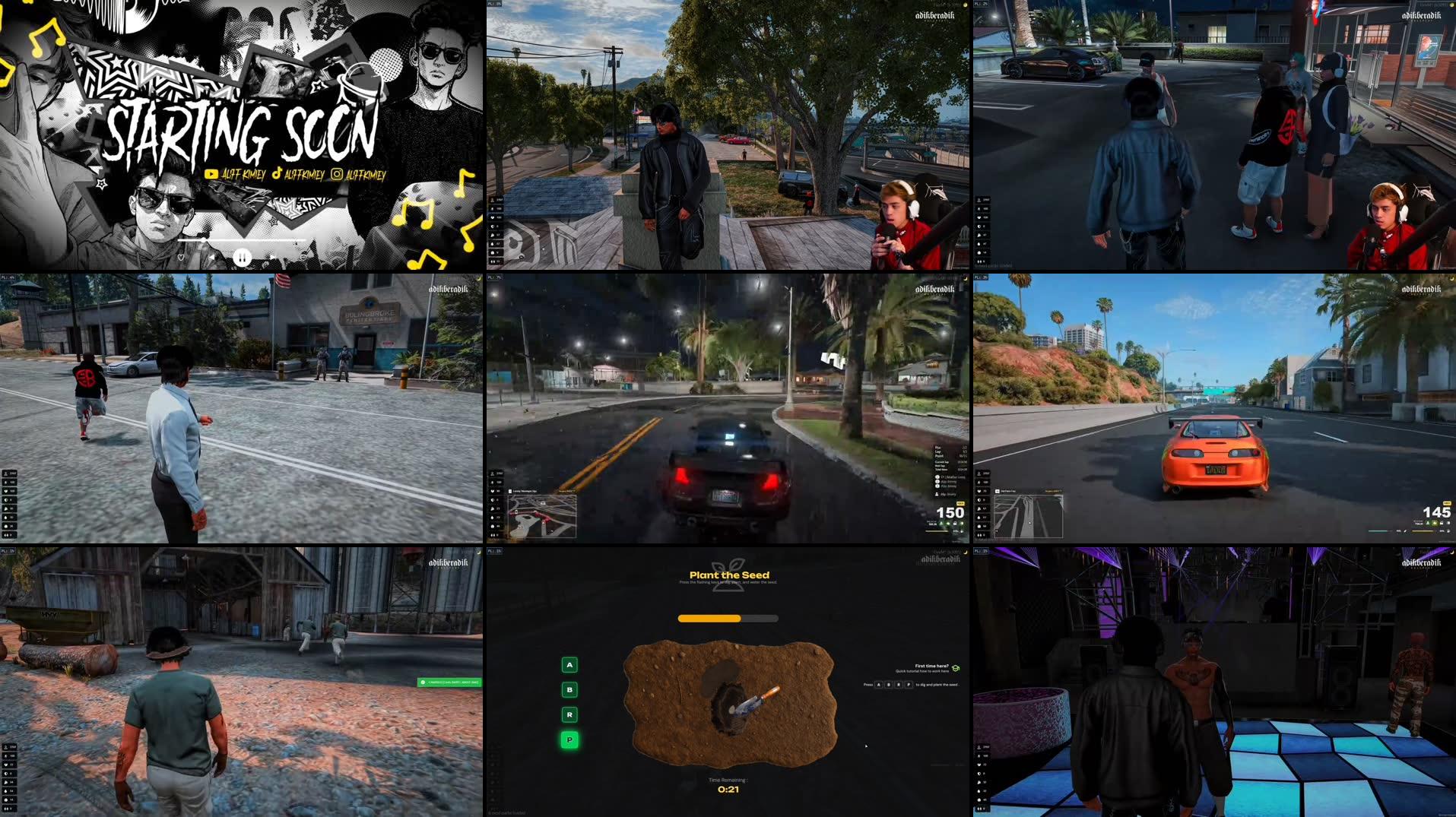Click the song seek bar slider

click(x=204, y=240)
